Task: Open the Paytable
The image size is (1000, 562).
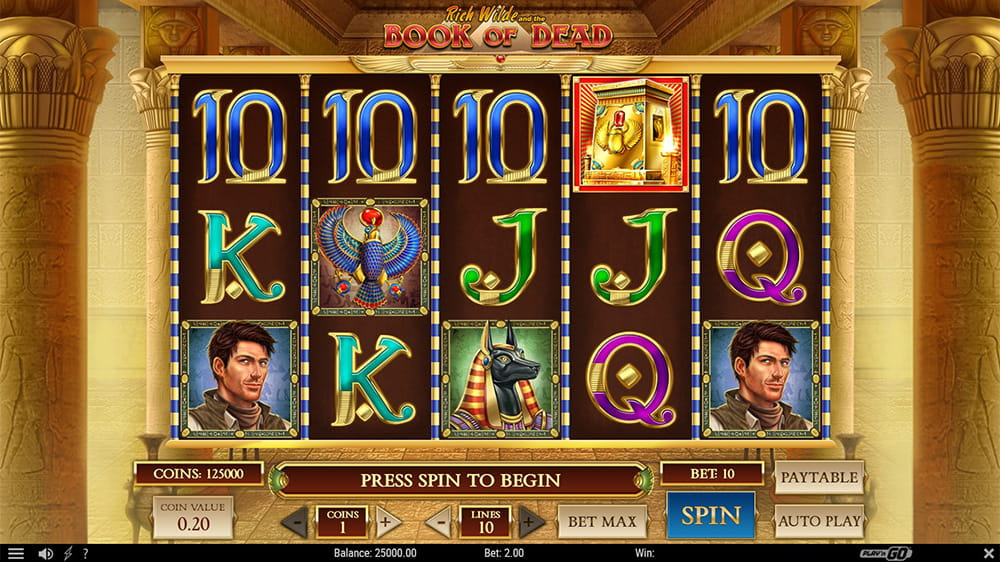Action: coord(818,478)
